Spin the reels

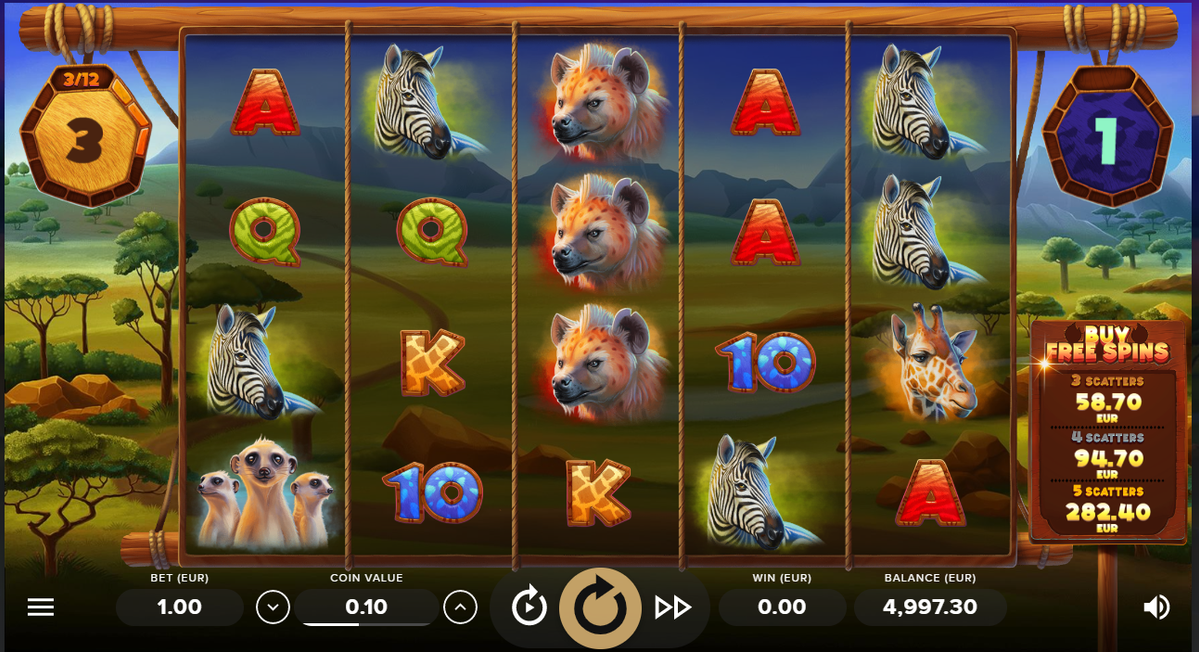click(600, 607)
